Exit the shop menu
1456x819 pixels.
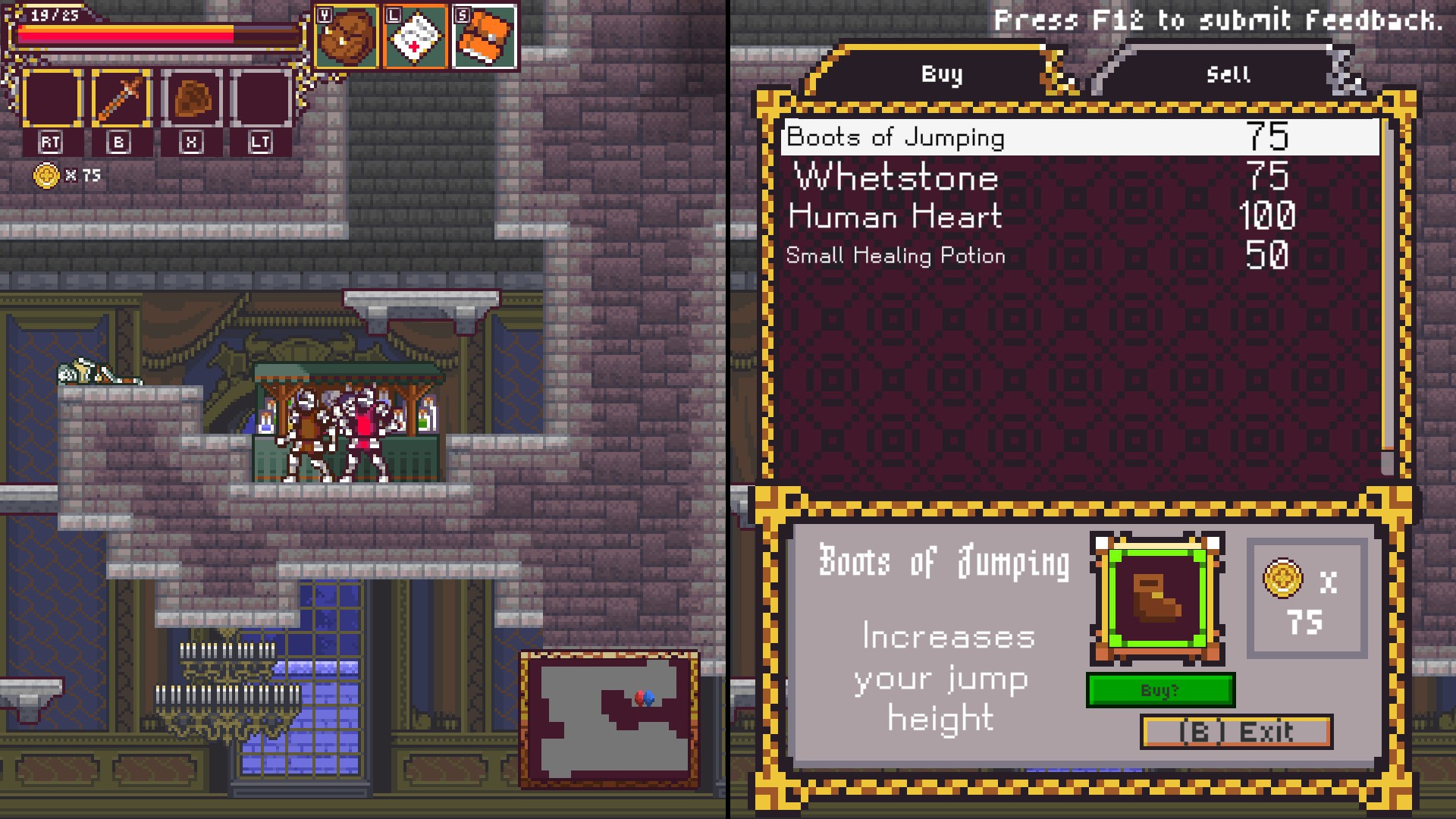(1236, 732)
